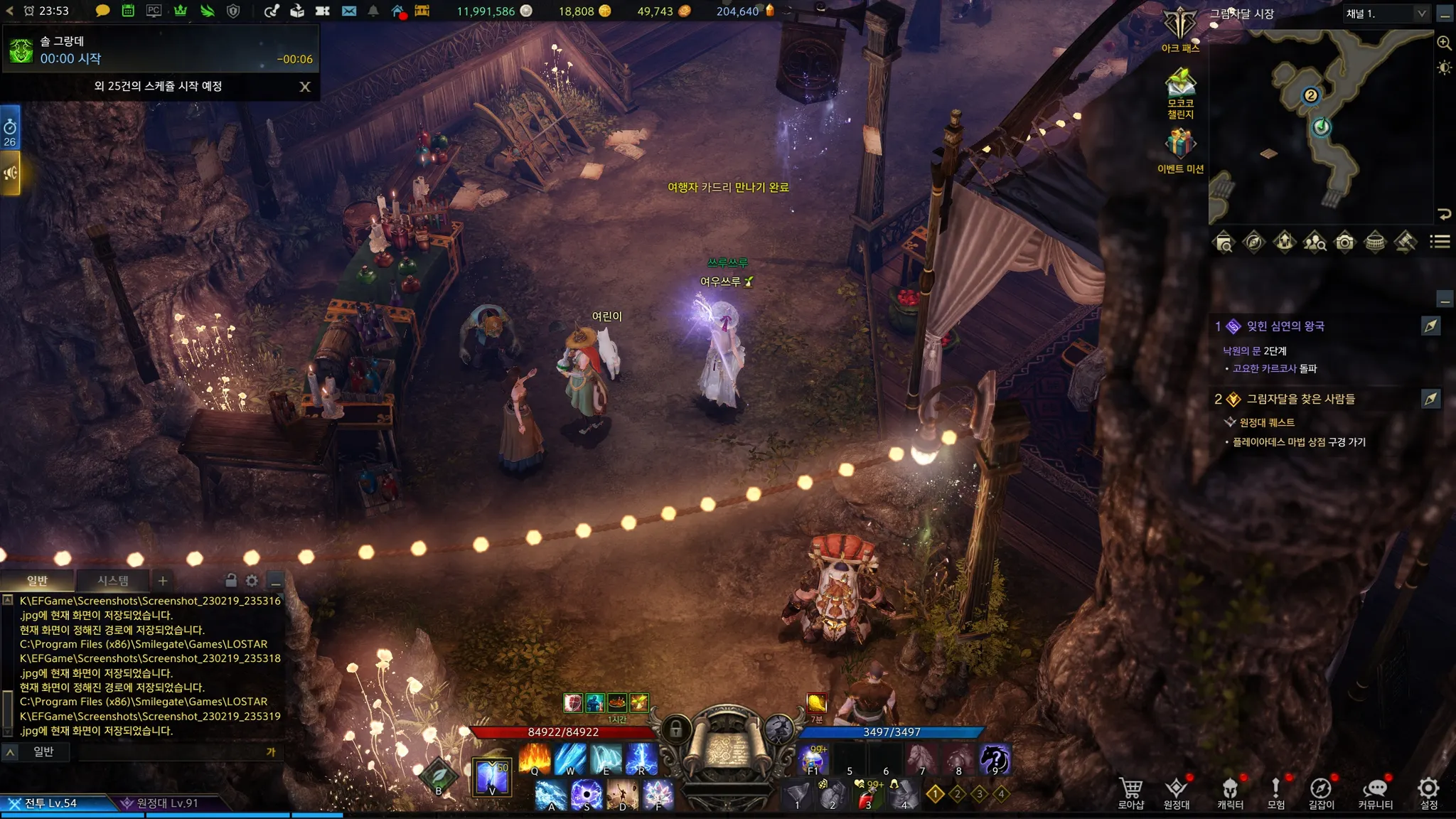Open the 아크 패스 icon
1456x819 pixels.
[1180, 28]
